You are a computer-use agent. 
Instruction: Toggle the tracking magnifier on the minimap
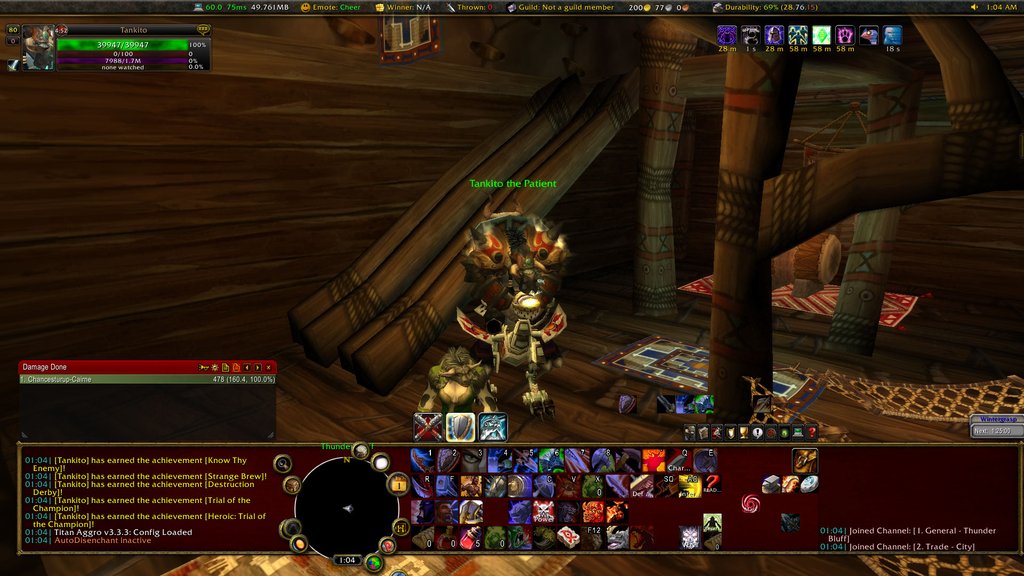[x=282, y=464]
